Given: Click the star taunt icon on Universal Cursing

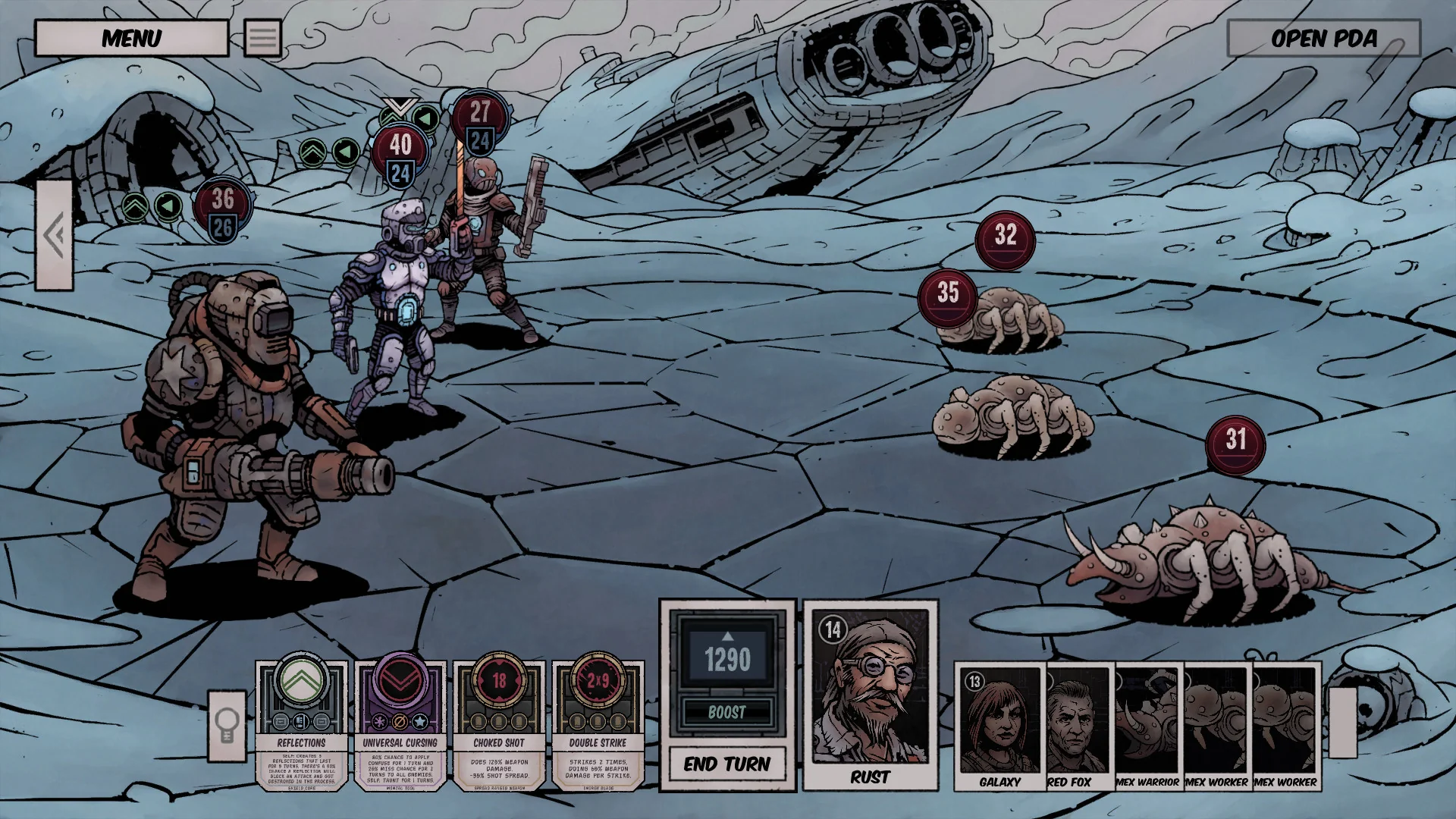Looking at the screenshot, I should pyautogui.click(x=420, y=721).
